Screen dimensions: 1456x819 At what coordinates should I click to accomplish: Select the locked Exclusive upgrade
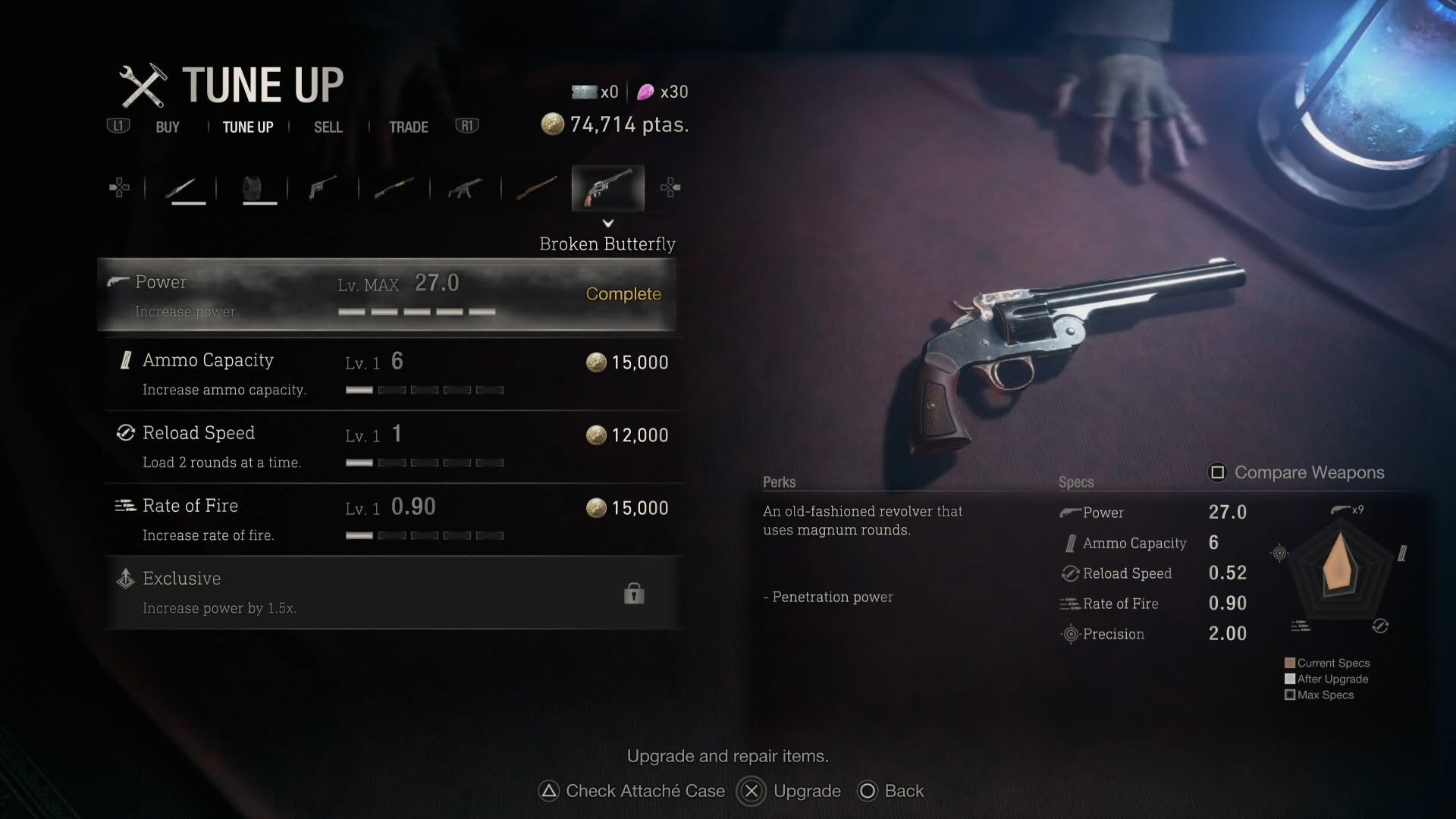pos(393,592)
